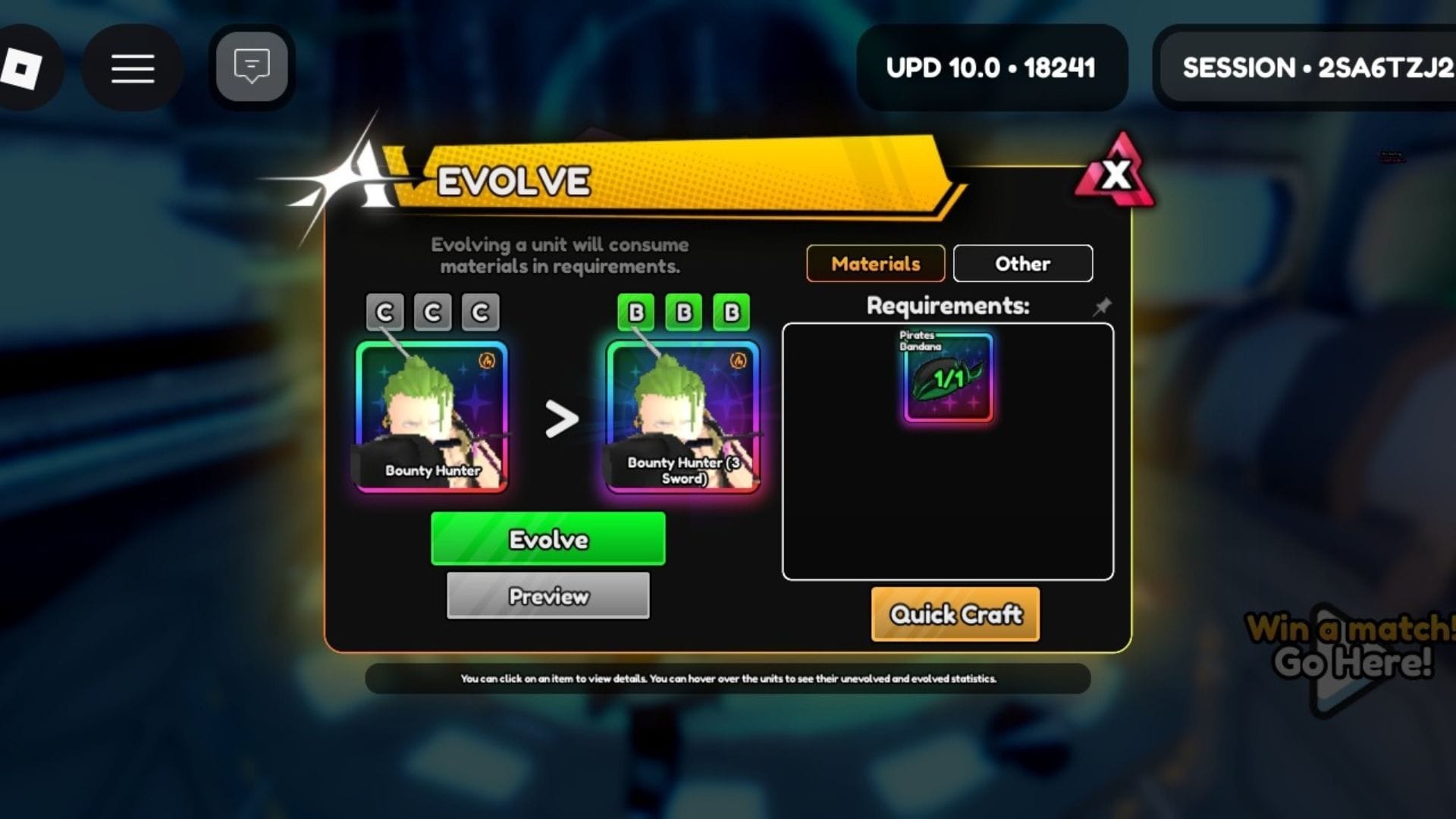1456x819 pixels.
Task: Click the first C rank badge
Action: click(384, 311)
